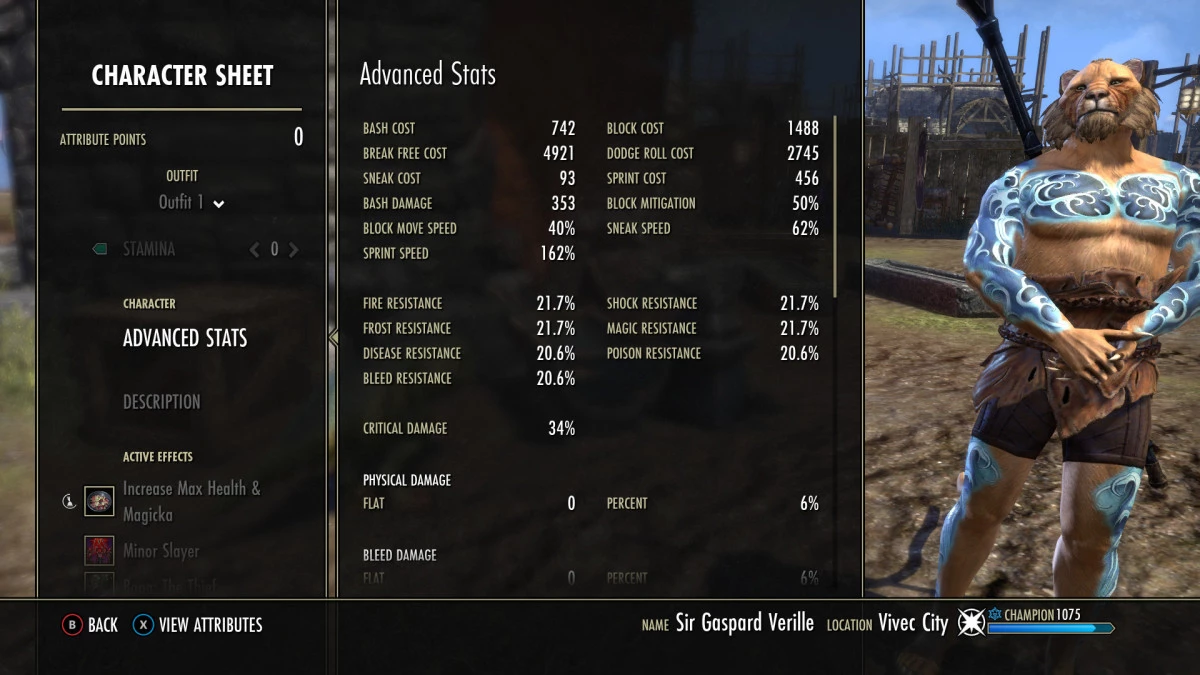Image resolution: width=1200 pixels, height=675 pixels.
Task: Select the Advanced Stats menu entry
Action: [185, 338]
